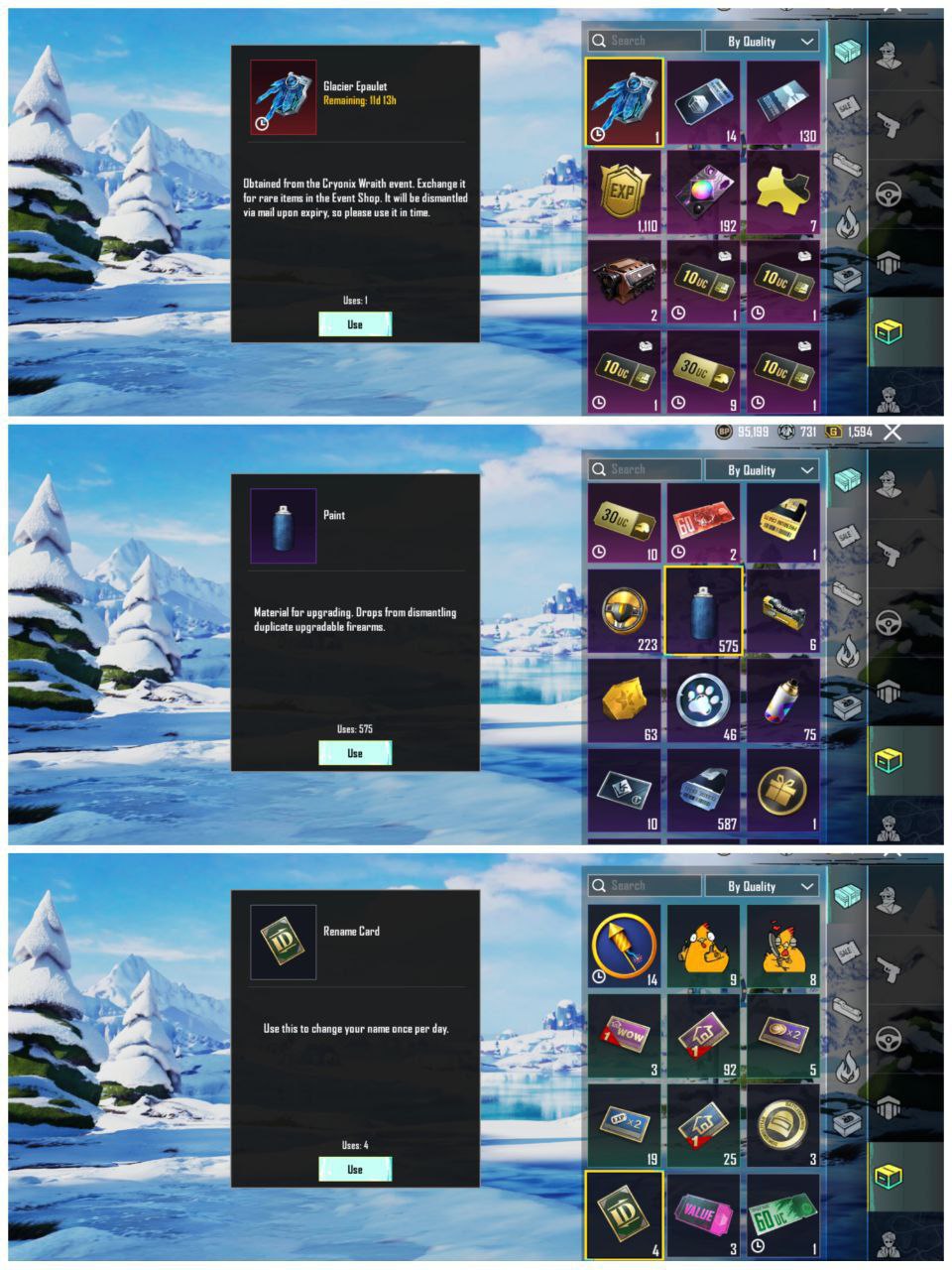Select the green 60 UC voucher
Viewport: 952px width, 1270px height.
tap(783, 1214)
